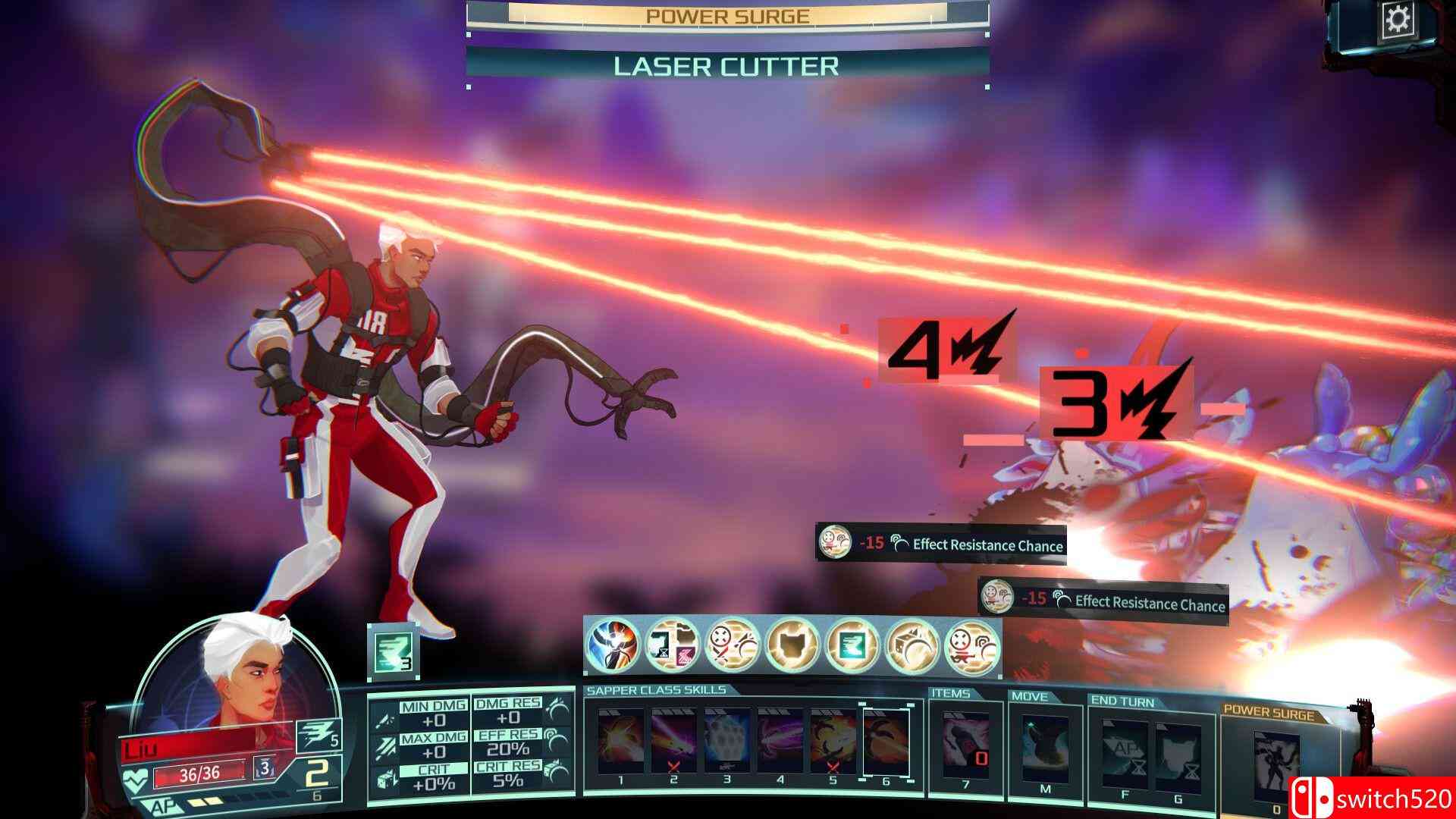The height and width of the screenshot is (819, 1456).
Task: Inspect the blue and orange figure status icon
Action: [x=613, y=646]
